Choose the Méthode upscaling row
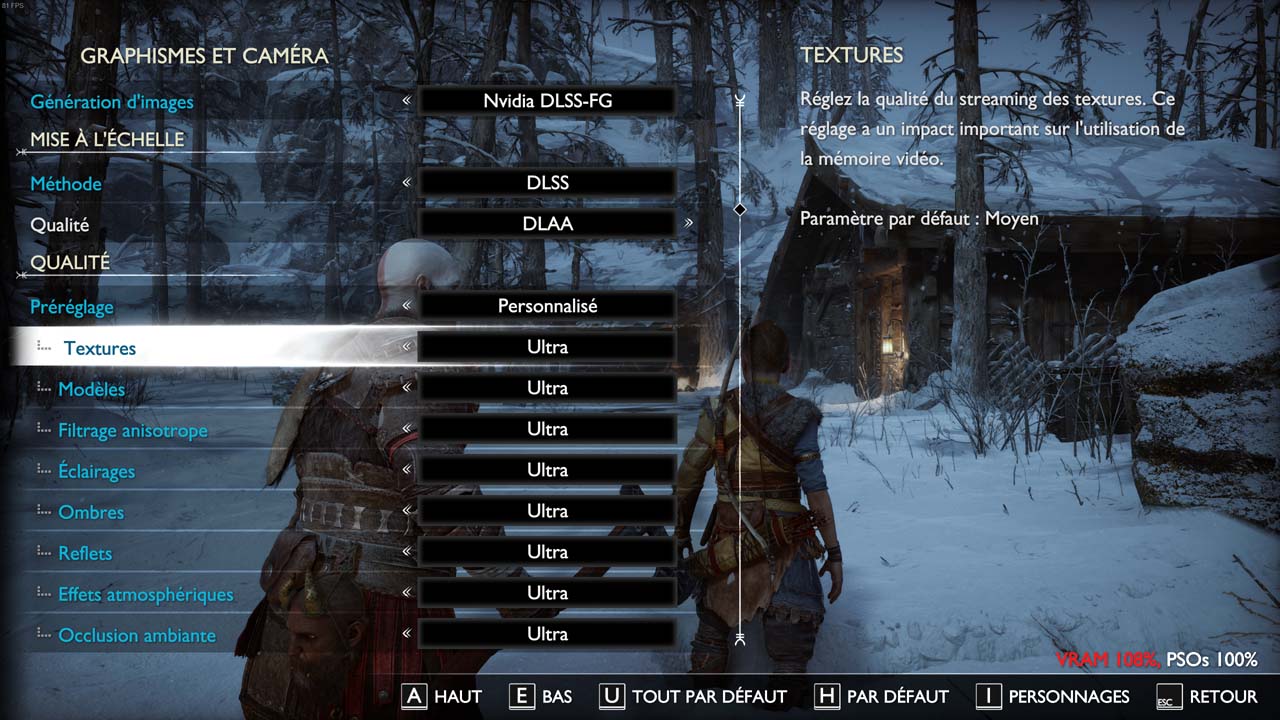This screenshot has width=1280, height=720. (x=66, y=184)
